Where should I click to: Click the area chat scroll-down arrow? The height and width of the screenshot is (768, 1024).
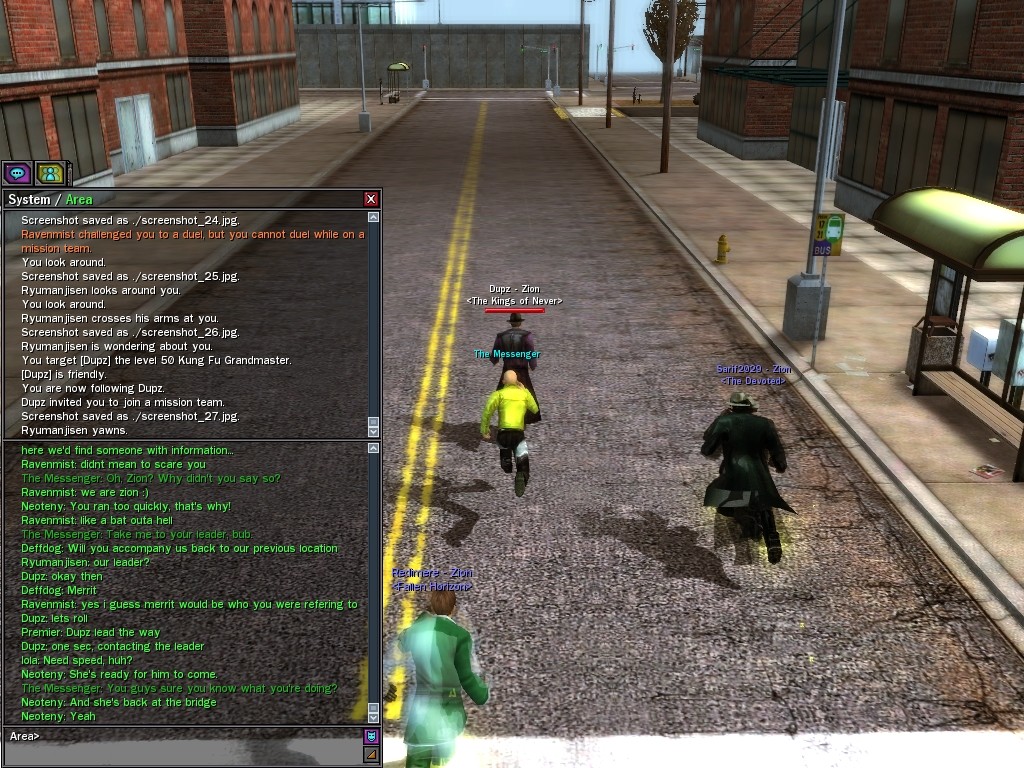click(373, 717)
